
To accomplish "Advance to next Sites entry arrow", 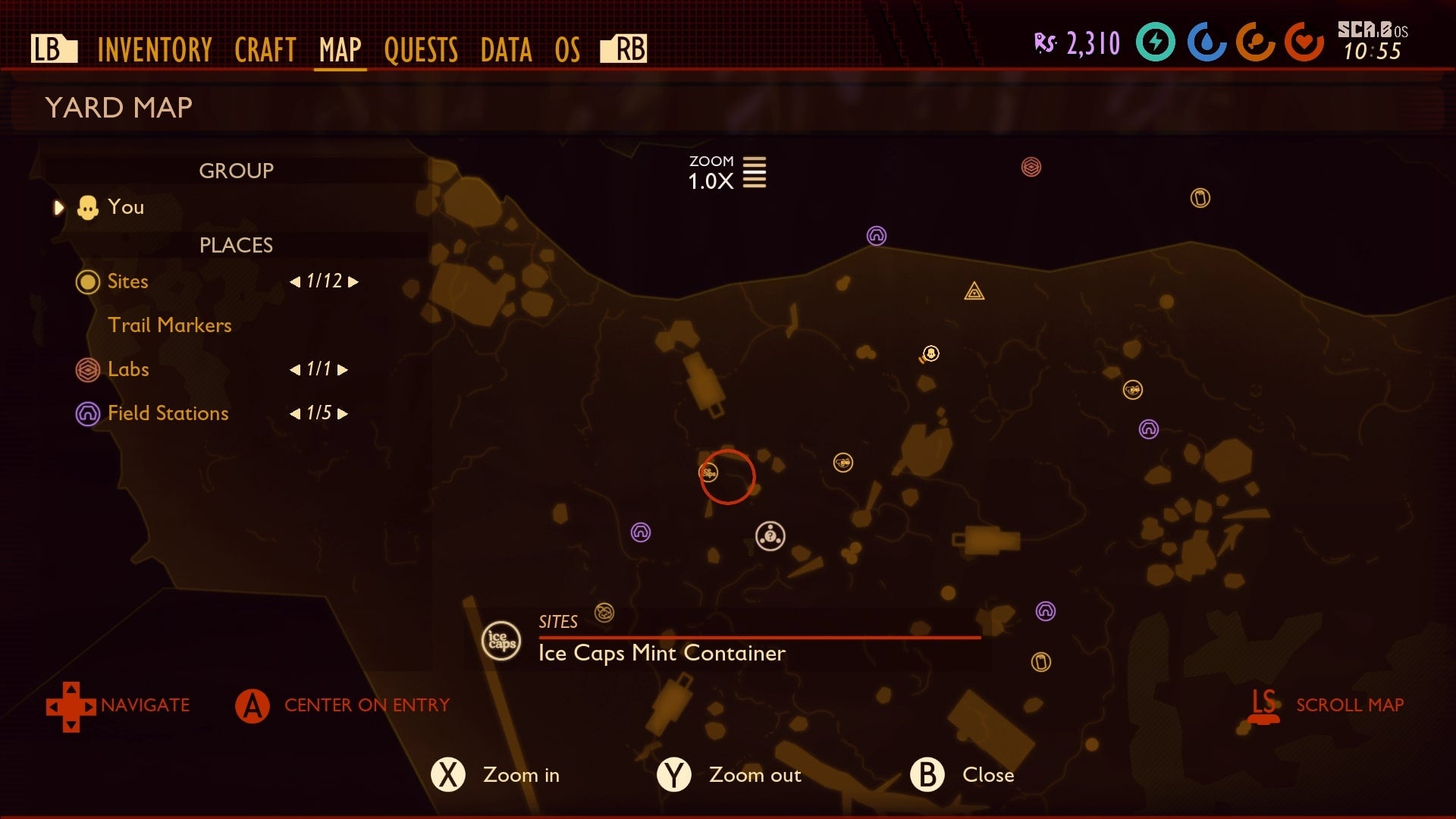I will point(353,282).
